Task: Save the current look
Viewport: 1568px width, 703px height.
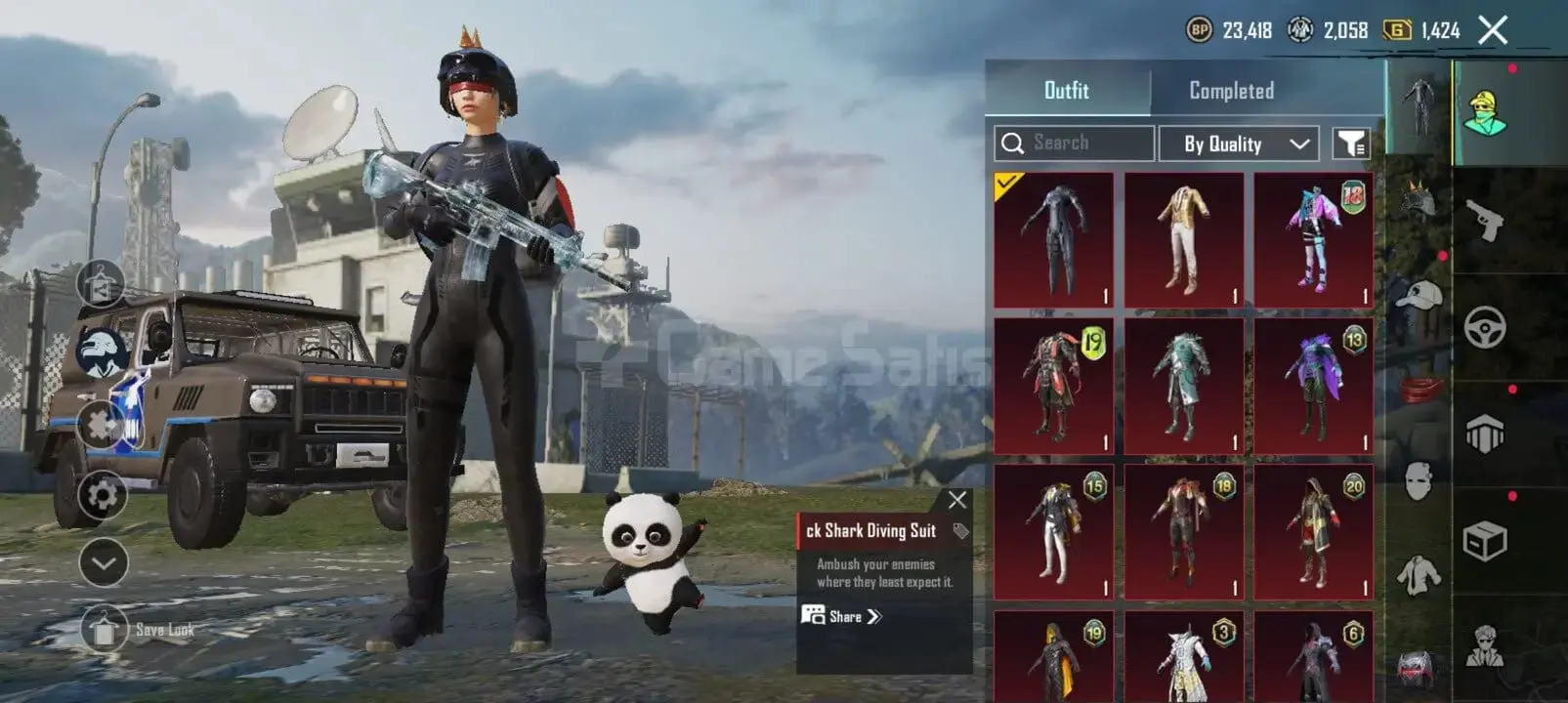Action: 104,630
